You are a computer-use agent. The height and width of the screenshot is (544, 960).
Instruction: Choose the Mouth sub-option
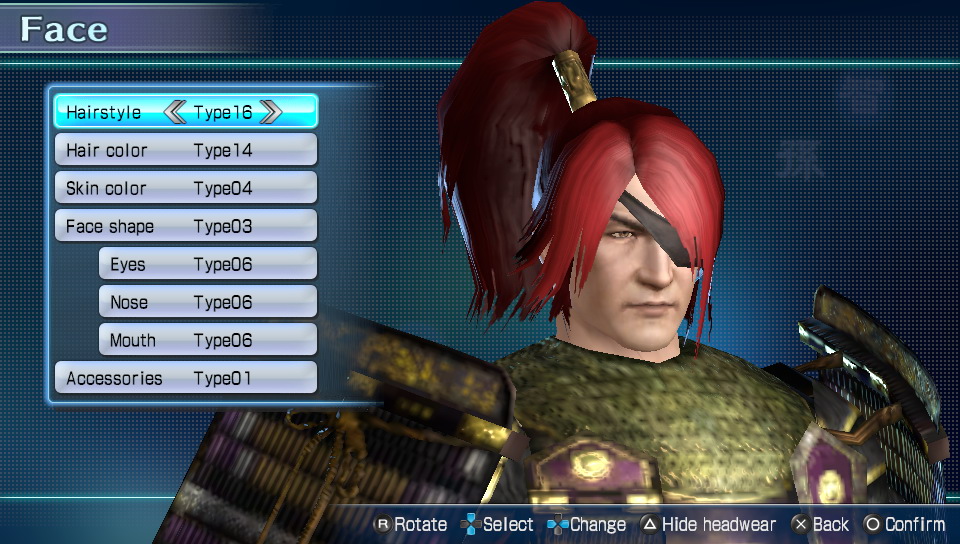207,340
